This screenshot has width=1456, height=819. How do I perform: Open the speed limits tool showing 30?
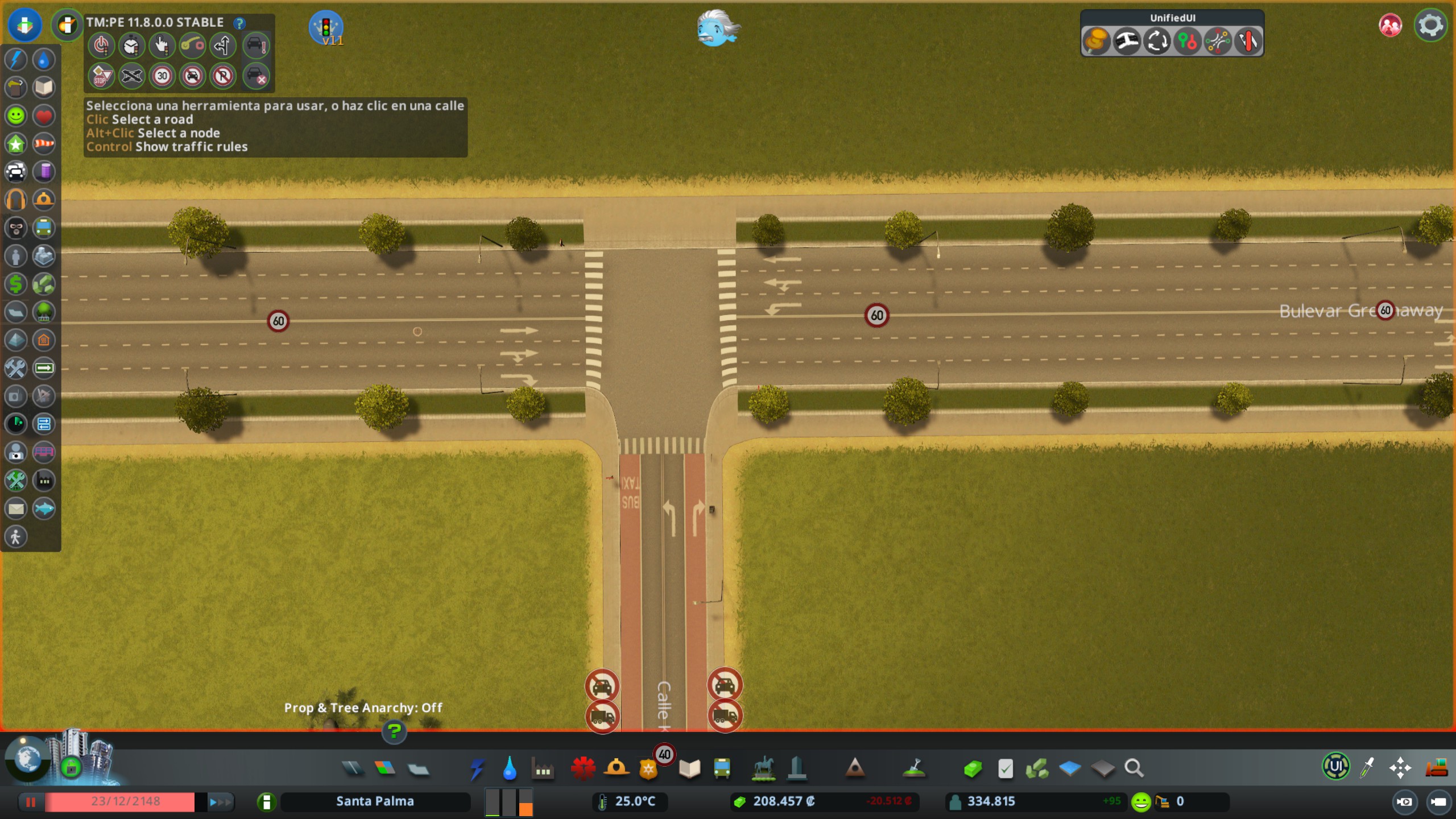pos(162,76)
